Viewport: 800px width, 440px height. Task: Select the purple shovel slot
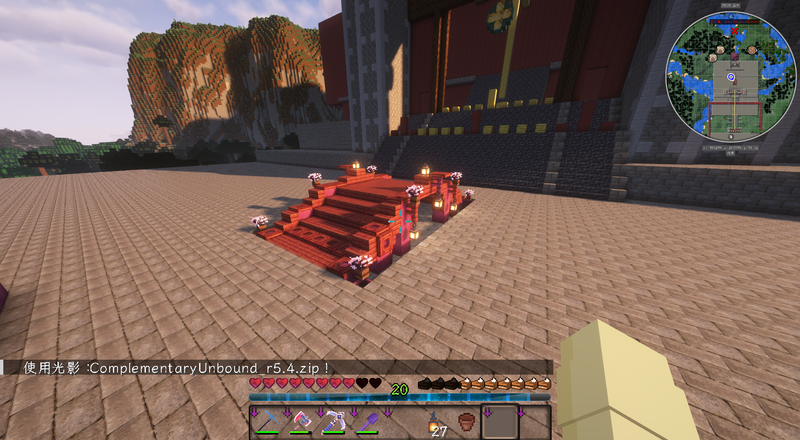point(366,422)
